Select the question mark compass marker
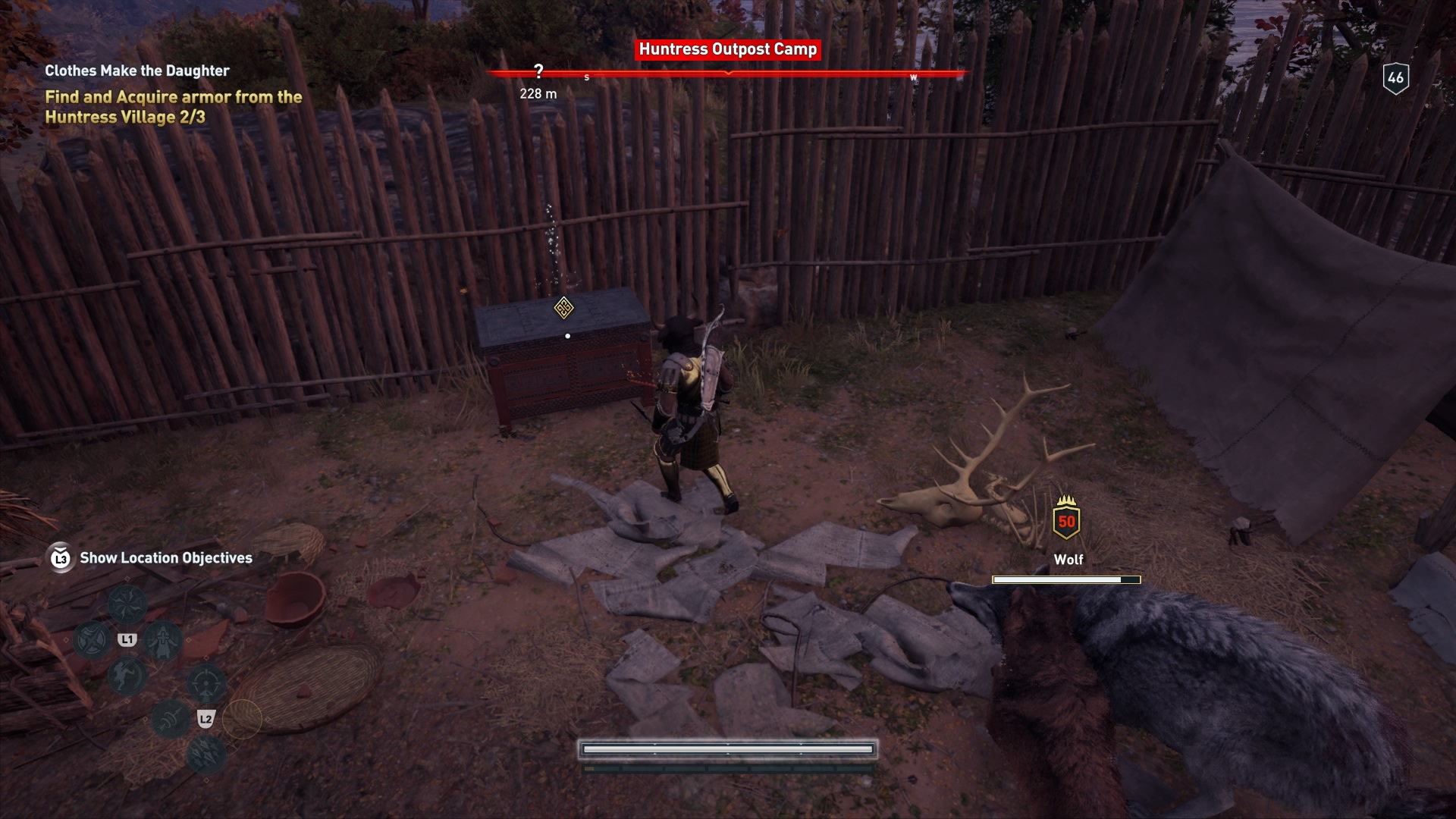This screenshot has height=819, width=1456. click(538, 71)
